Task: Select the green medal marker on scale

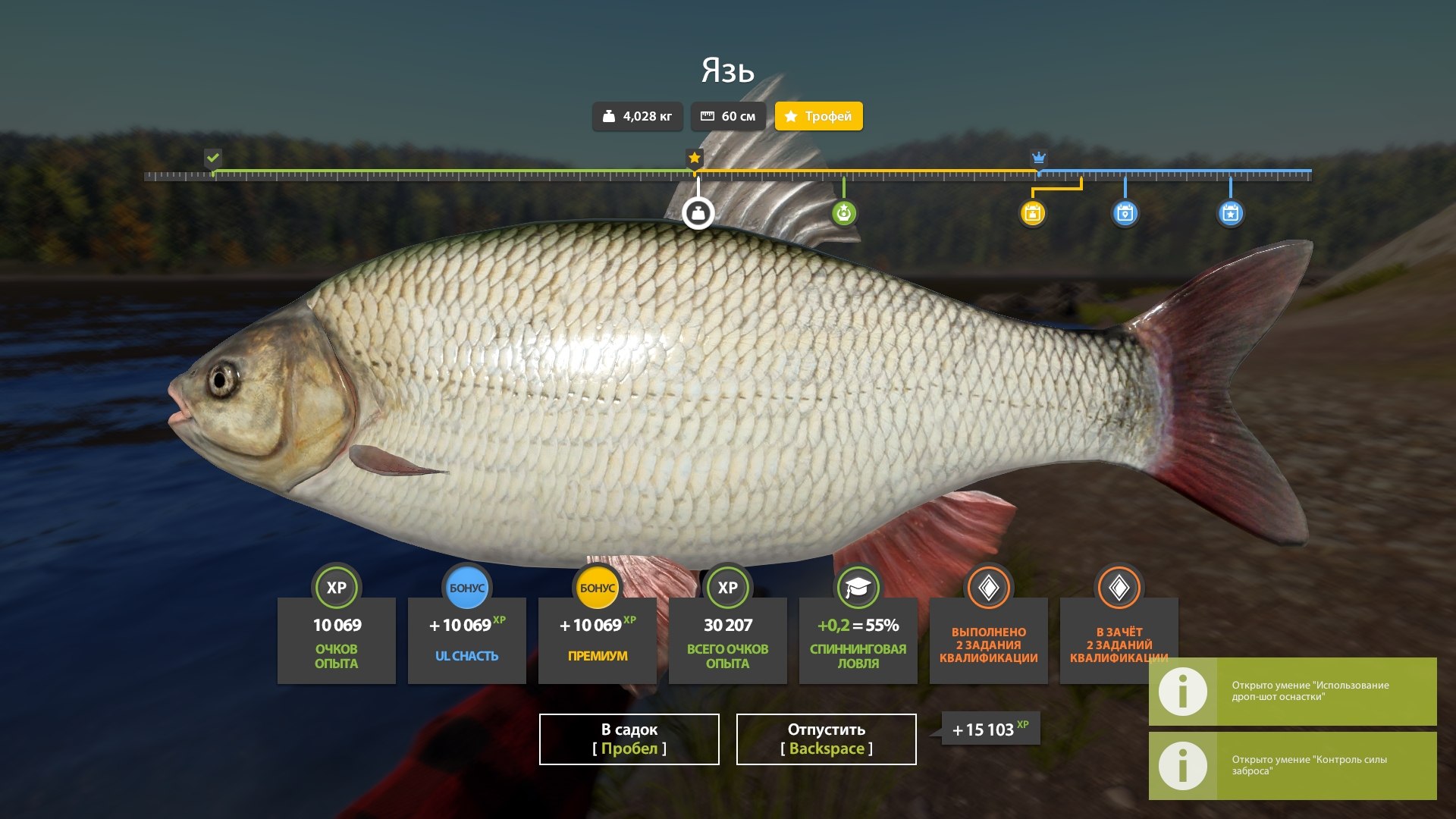Action: point(843,213)
